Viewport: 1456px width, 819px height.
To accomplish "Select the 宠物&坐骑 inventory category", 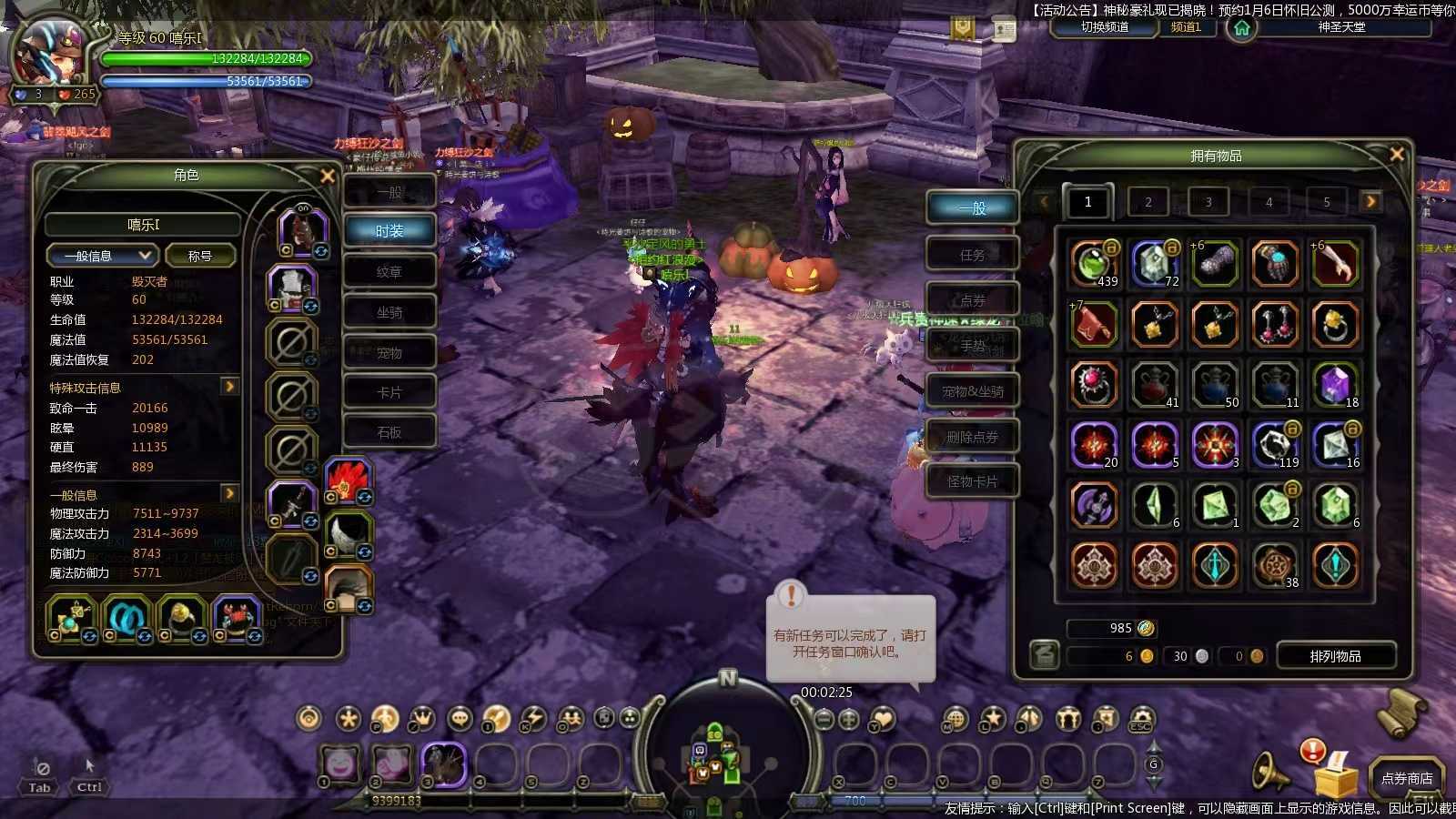I will [x=972, y=391].
